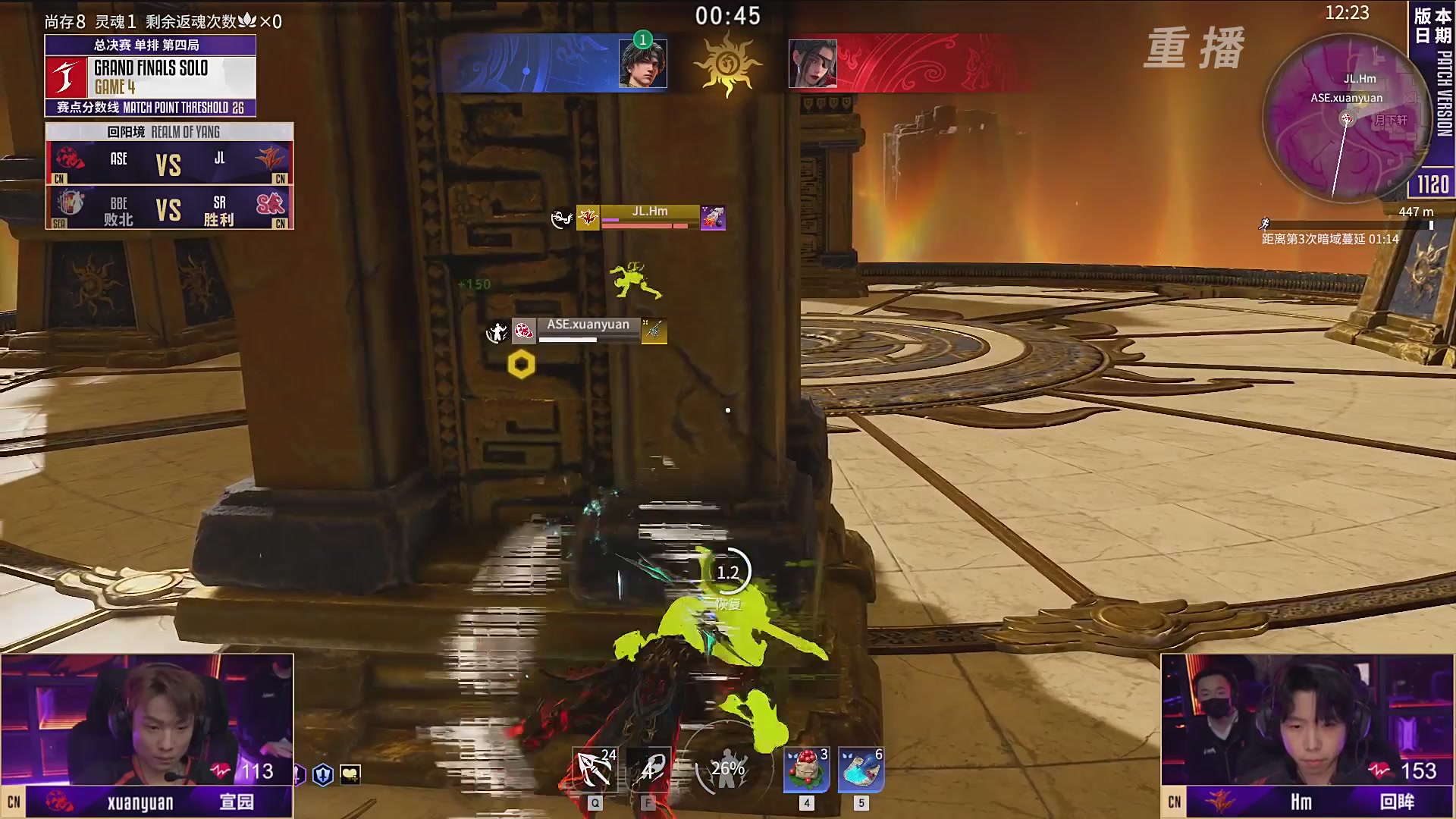The height and width of the screenshot is (819, 1456).
Task: Click the Grand Finals Solo Game 4 banner
Action: pos(150,77)
